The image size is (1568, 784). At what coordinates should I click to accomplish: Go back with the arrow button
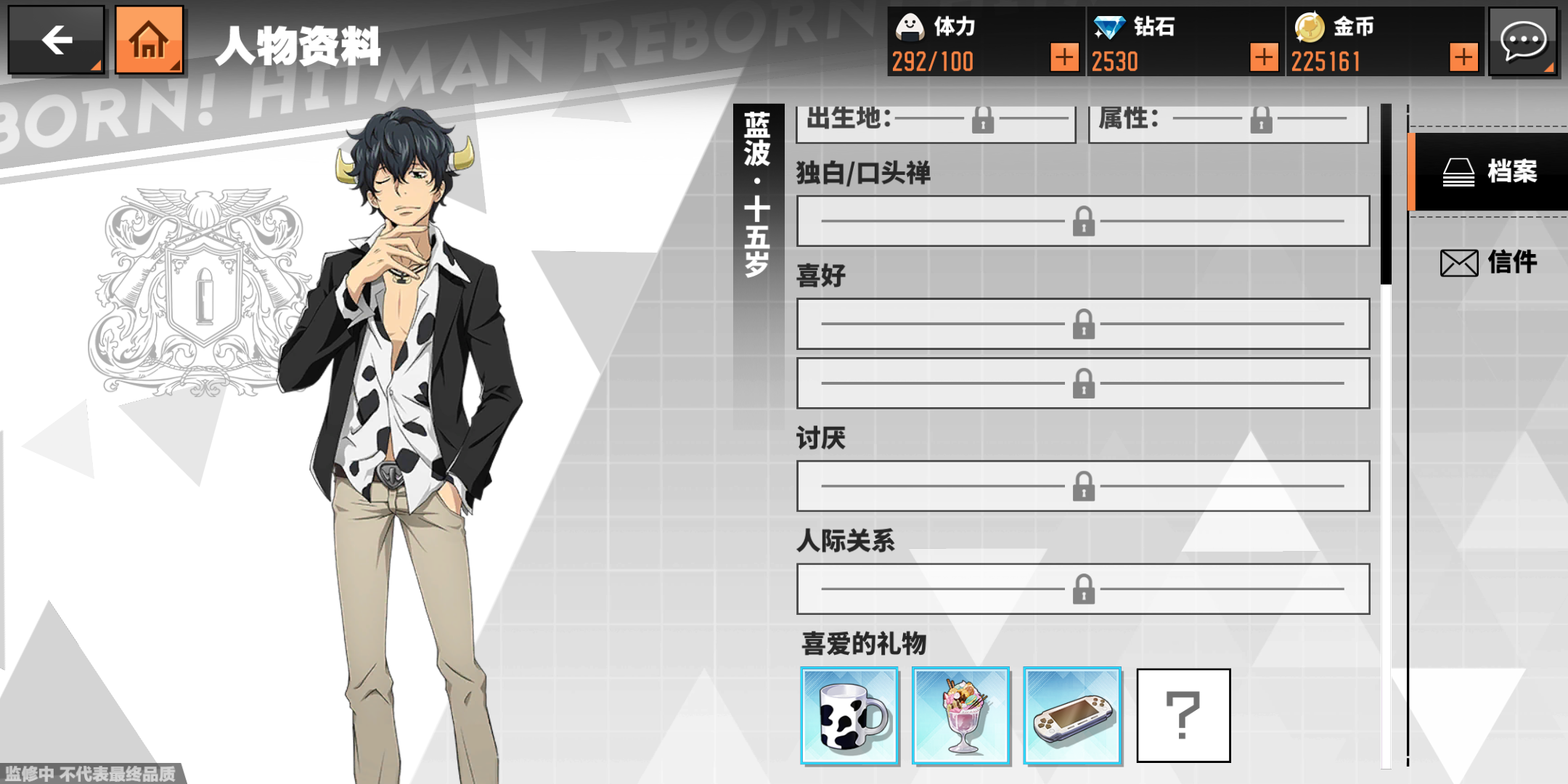[57, 40]
